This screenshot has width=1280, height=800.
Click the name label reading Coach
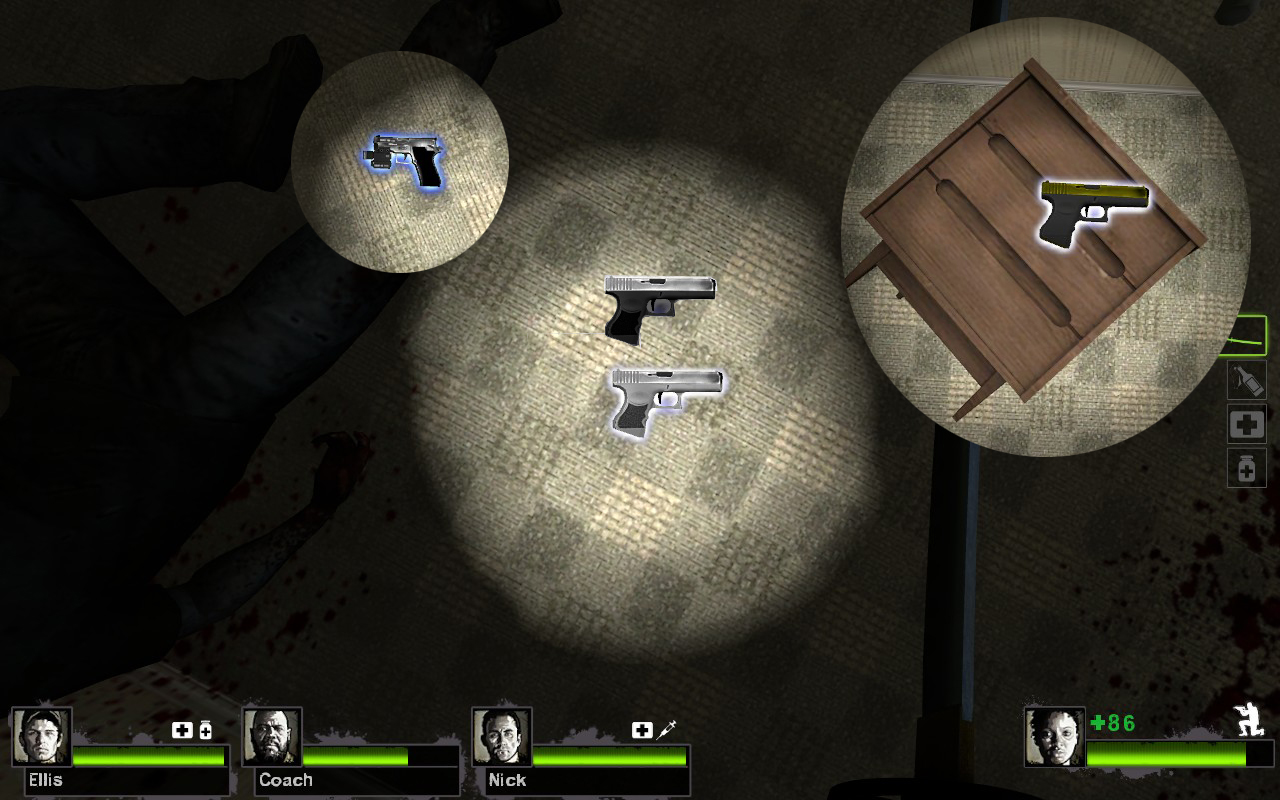pos(286,781)
